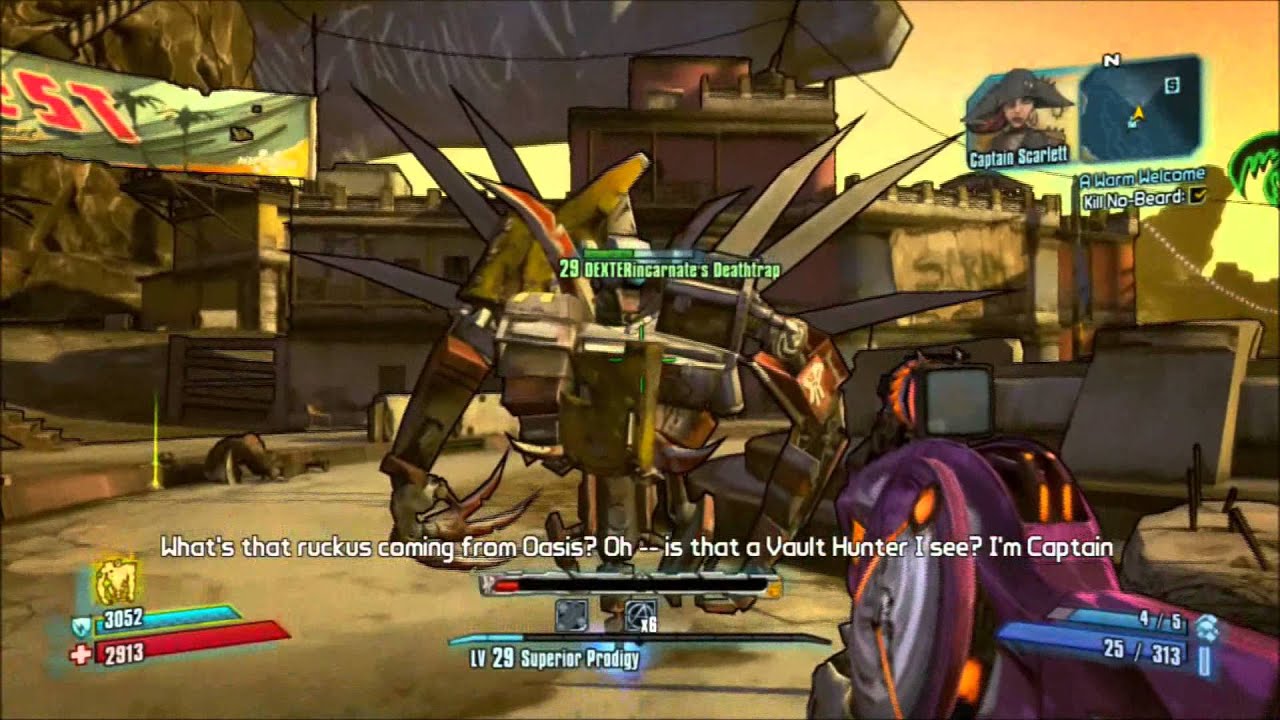Activate the yellow Deathtrap action skill icon
The height and width of the screenshot is (720, 1280).
pos(115,581)
